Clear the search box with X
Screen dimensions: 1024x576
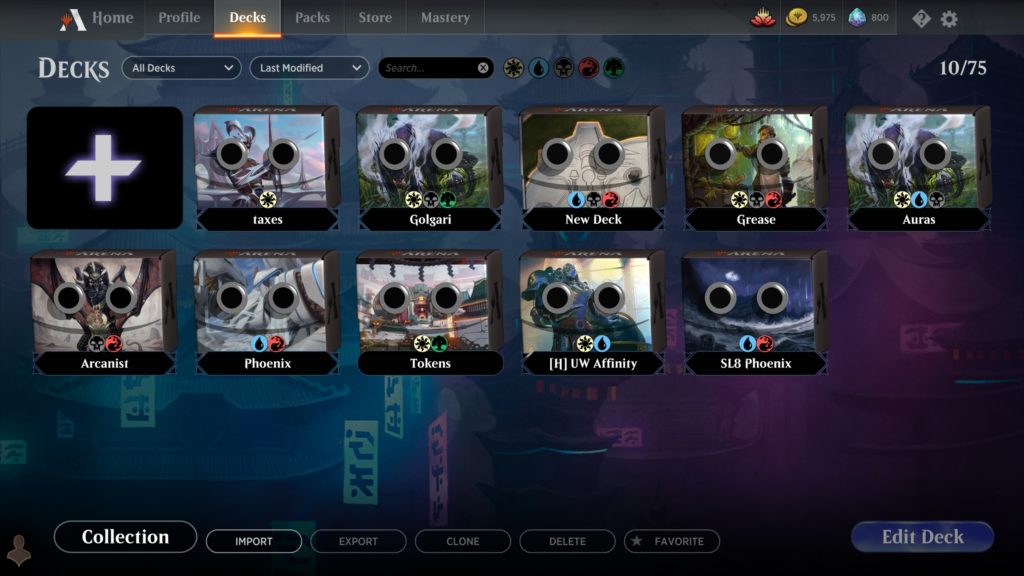pyautogui.click(x=484, y=68)
